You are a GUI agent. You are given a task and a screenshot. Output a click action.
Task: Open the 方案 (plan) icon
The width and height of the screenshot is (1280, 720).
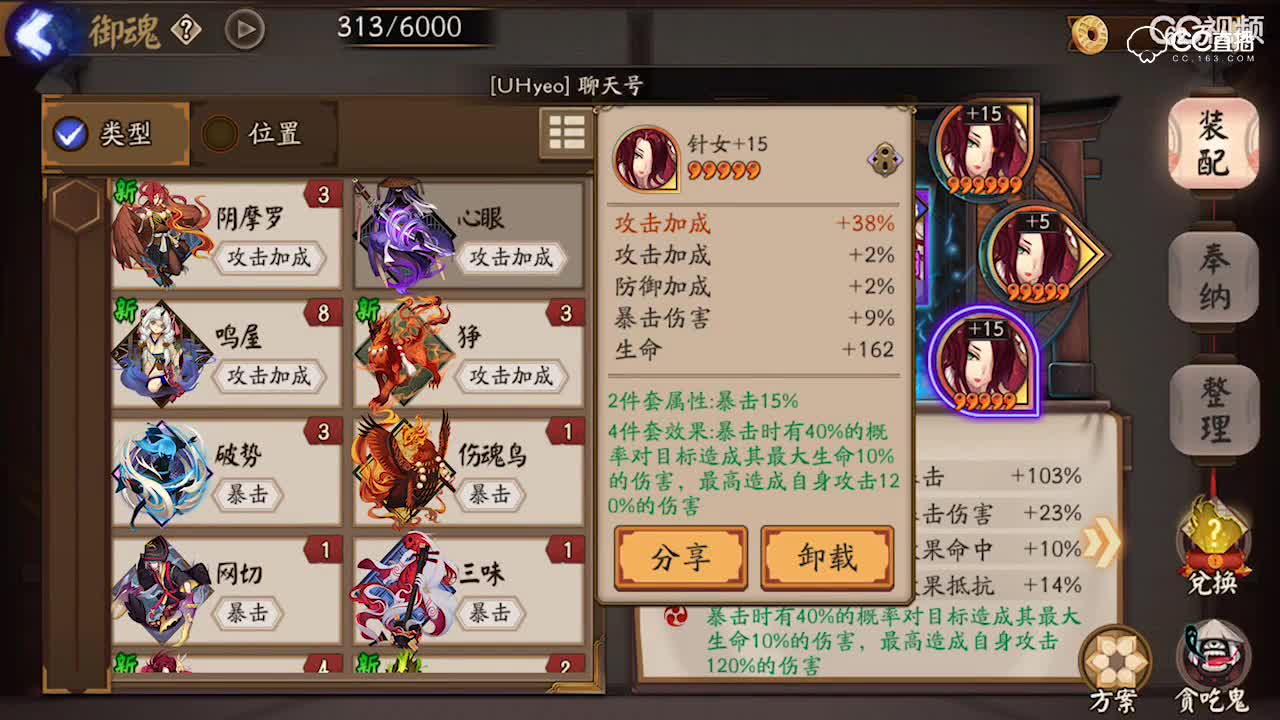(1117, 660)
